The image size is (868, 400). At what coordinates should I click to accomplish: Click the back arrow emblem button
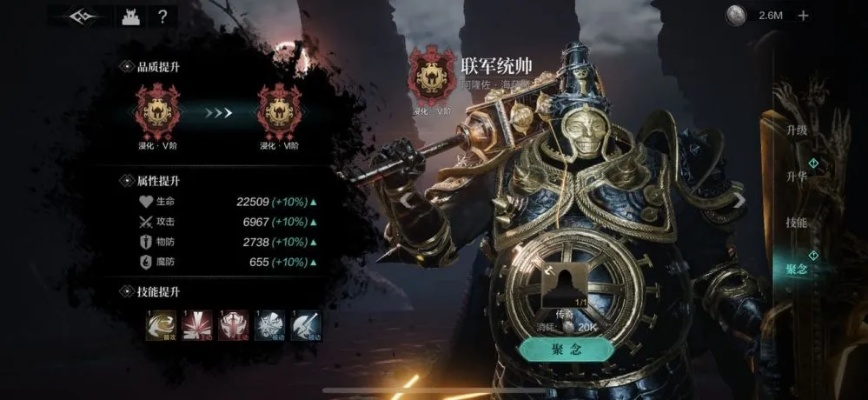pos(85,16)
